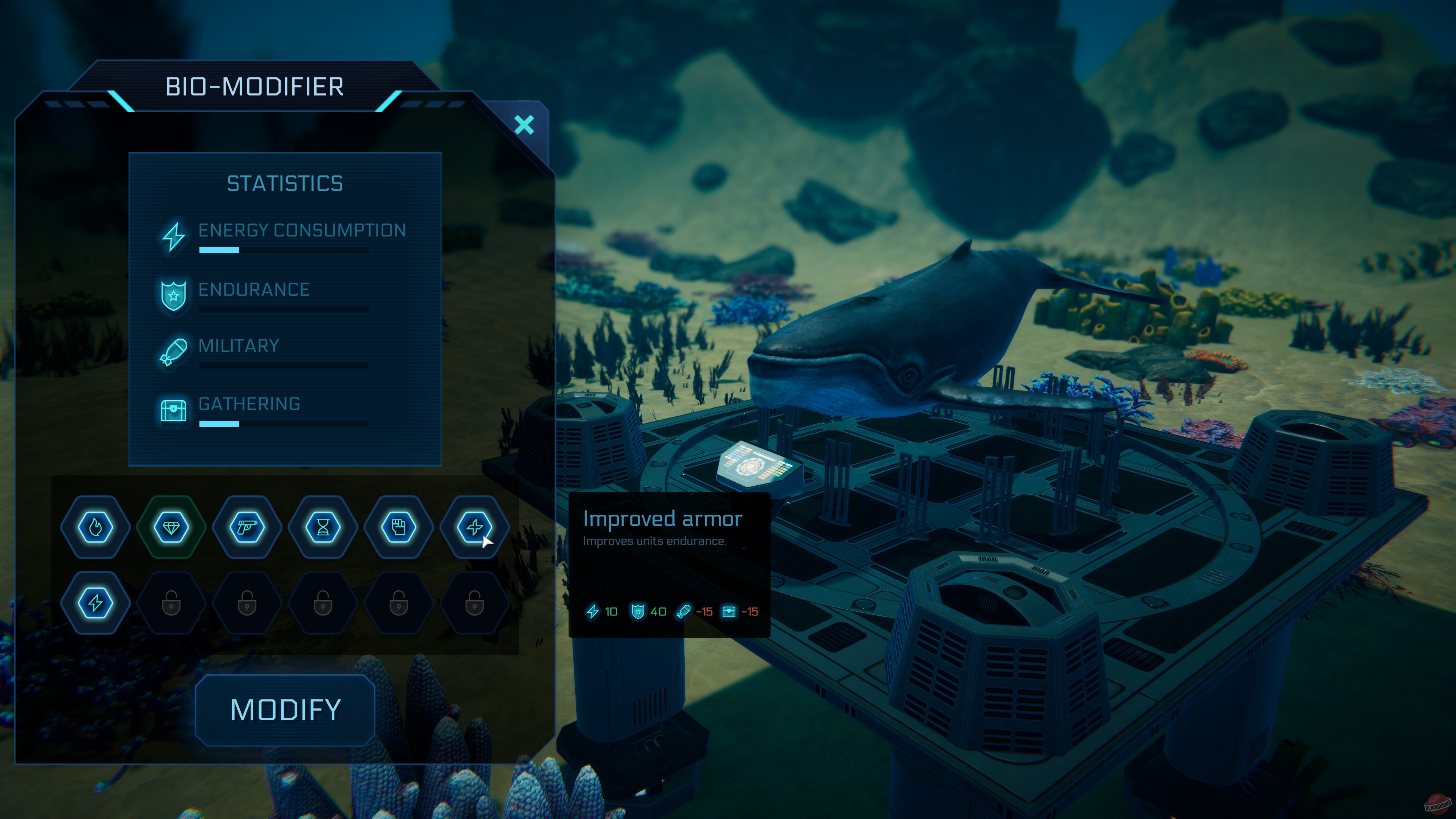Pick the pistol modifier icon

247,527
